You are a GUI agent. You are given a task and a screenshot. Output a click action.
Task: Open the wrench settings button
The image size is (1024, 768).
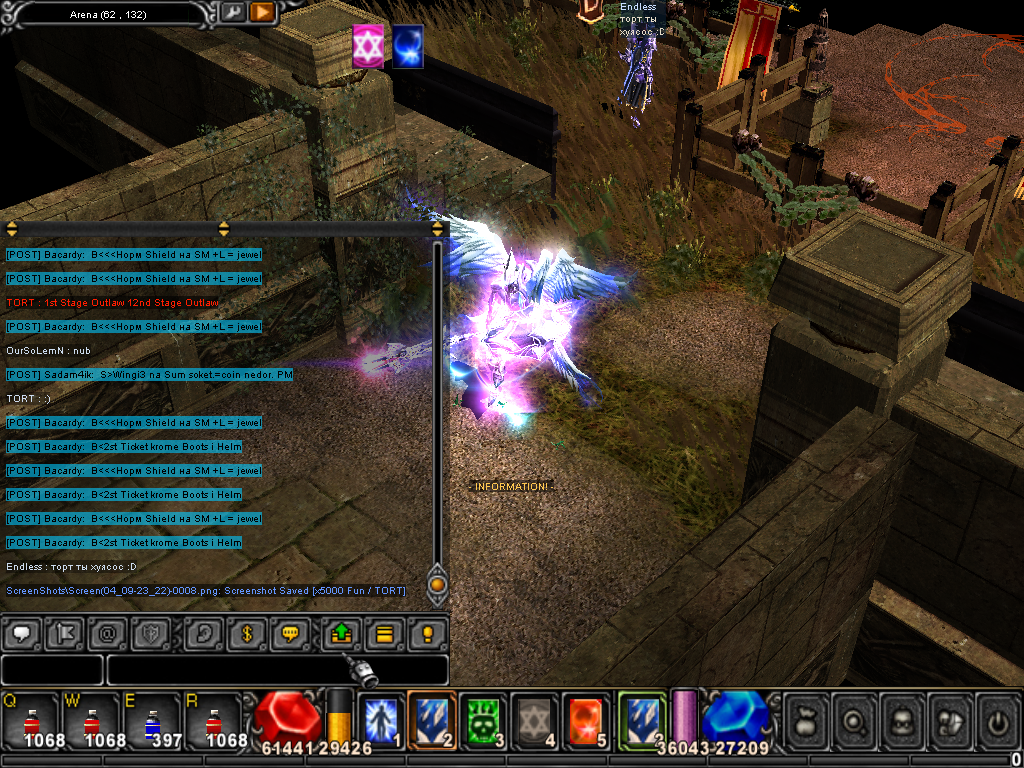pos(232,12)
